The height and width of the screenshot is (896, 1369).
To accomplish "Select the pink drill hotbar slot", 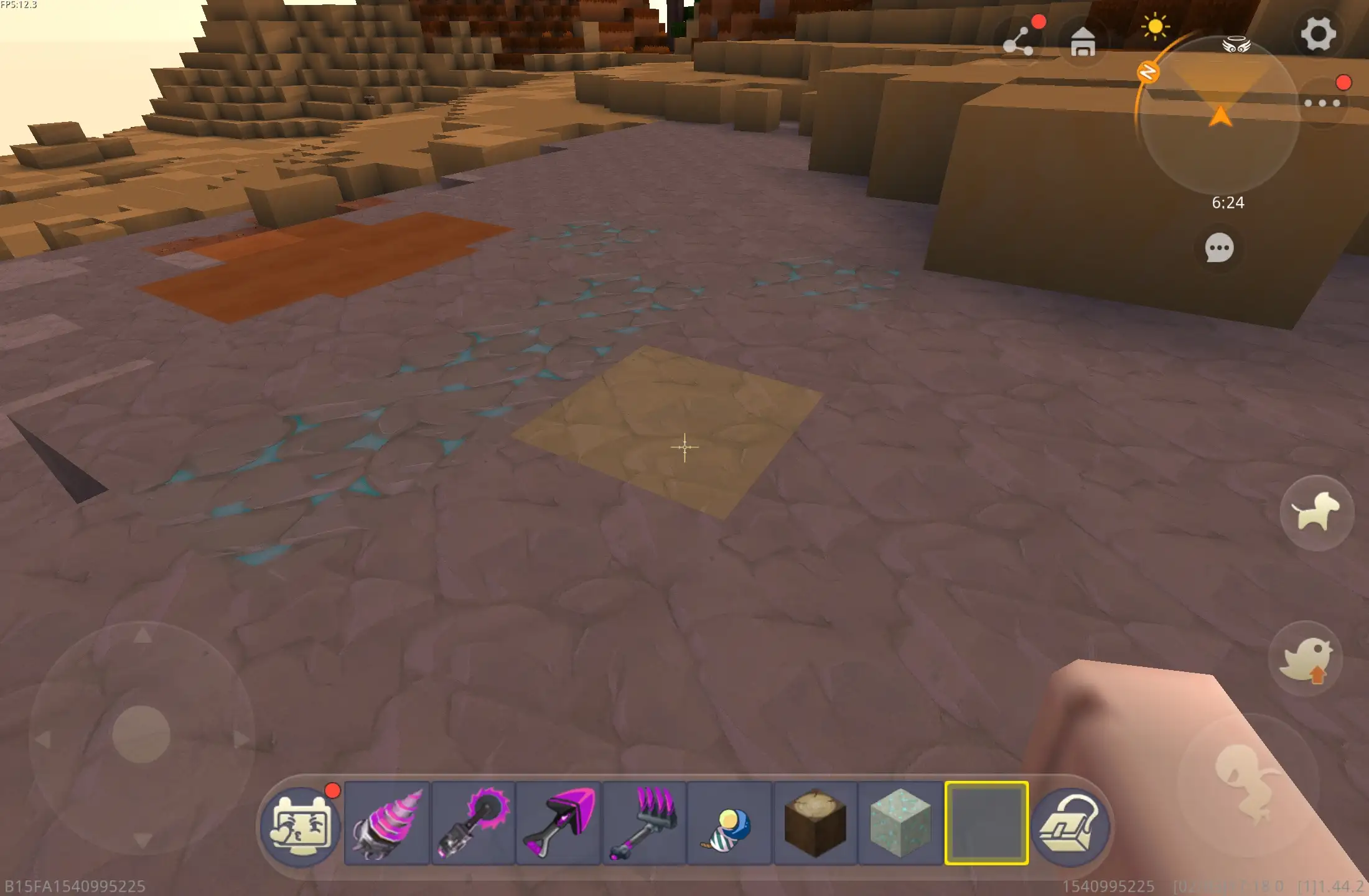I will coord(386,823).
